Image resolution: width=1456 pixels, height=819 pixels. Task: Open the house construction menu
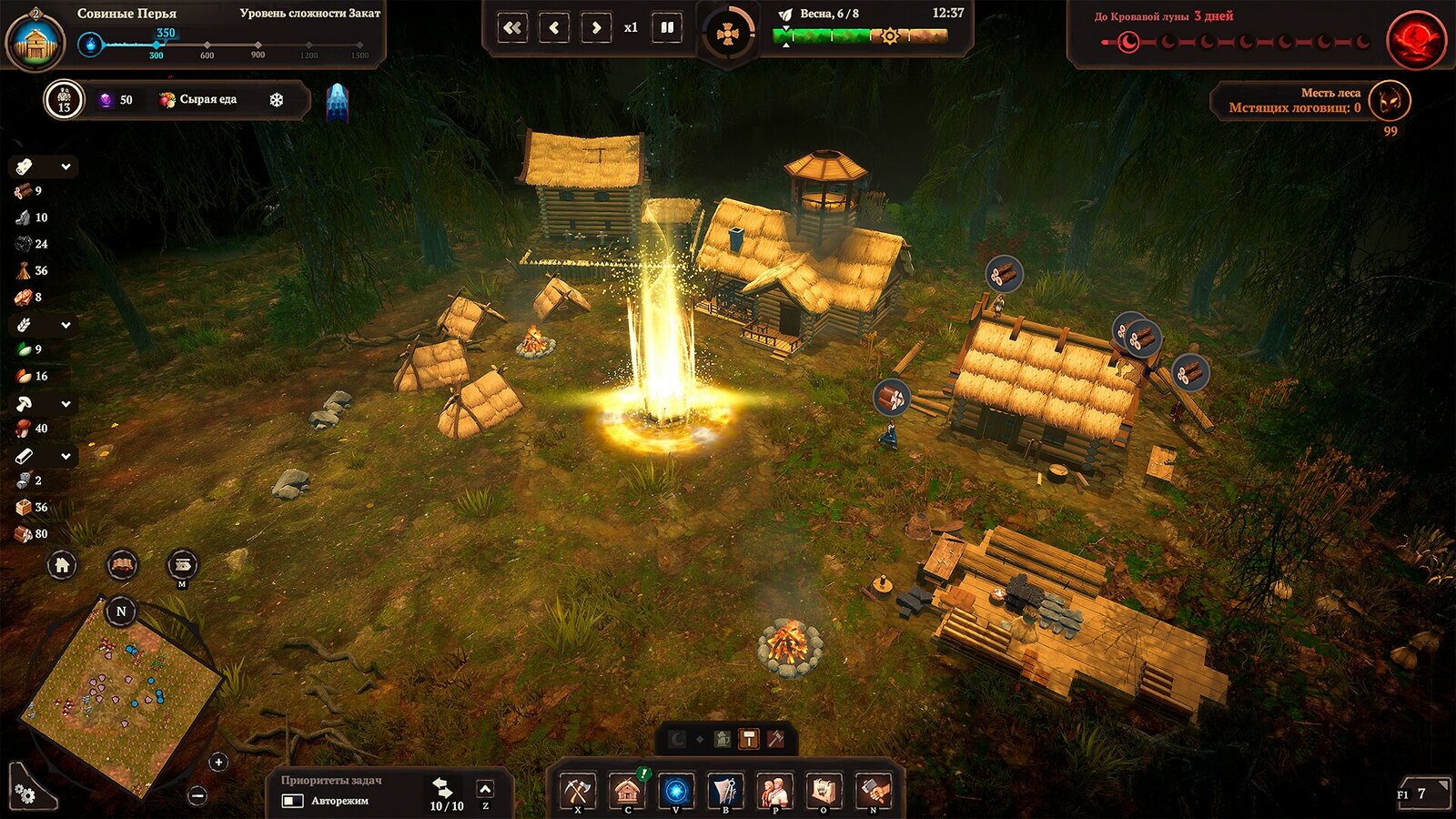pyautogui.click(x=627, y=791)
